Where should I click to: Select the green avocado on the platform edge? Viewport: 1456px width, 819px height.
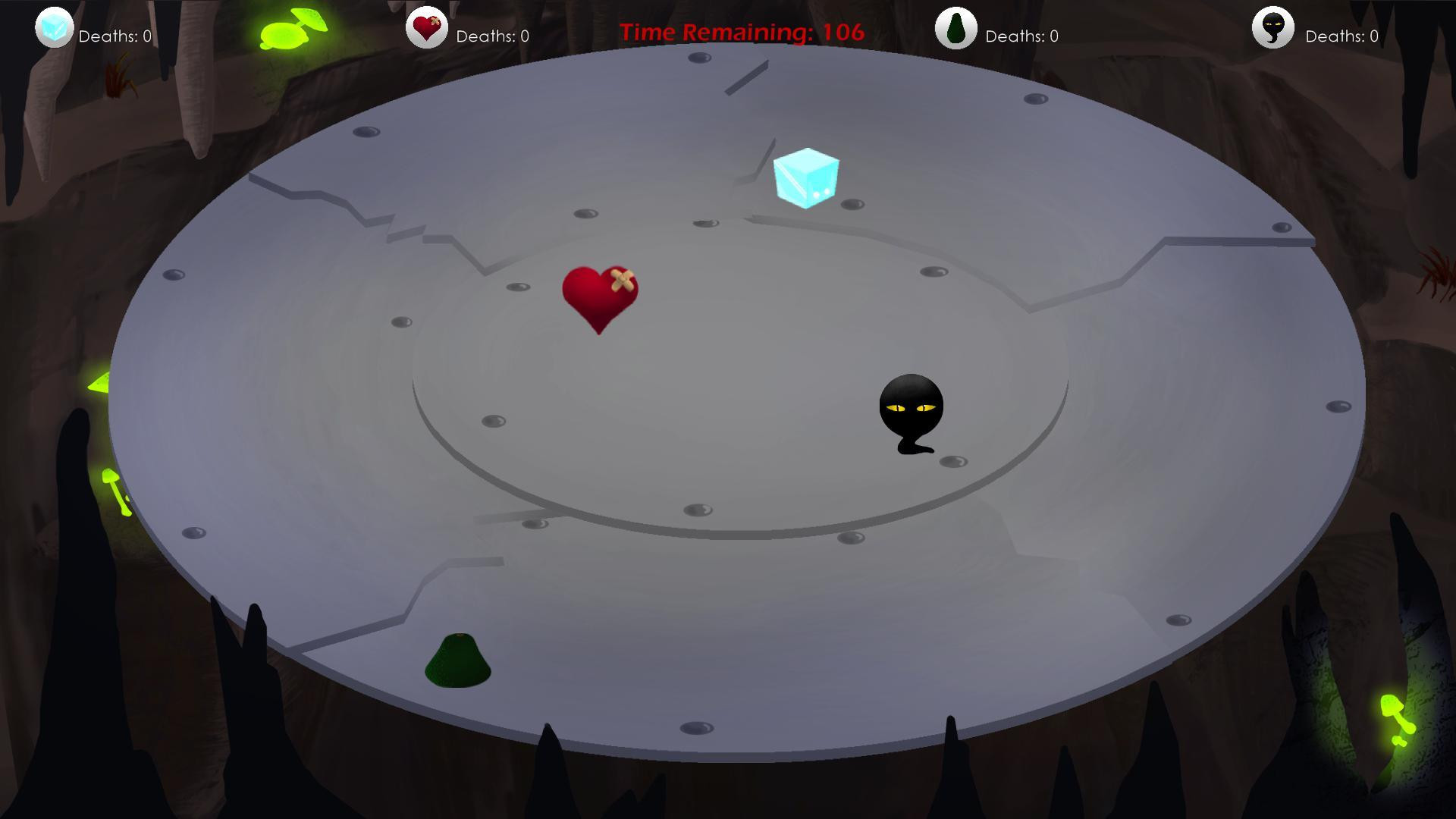[457, 658]
